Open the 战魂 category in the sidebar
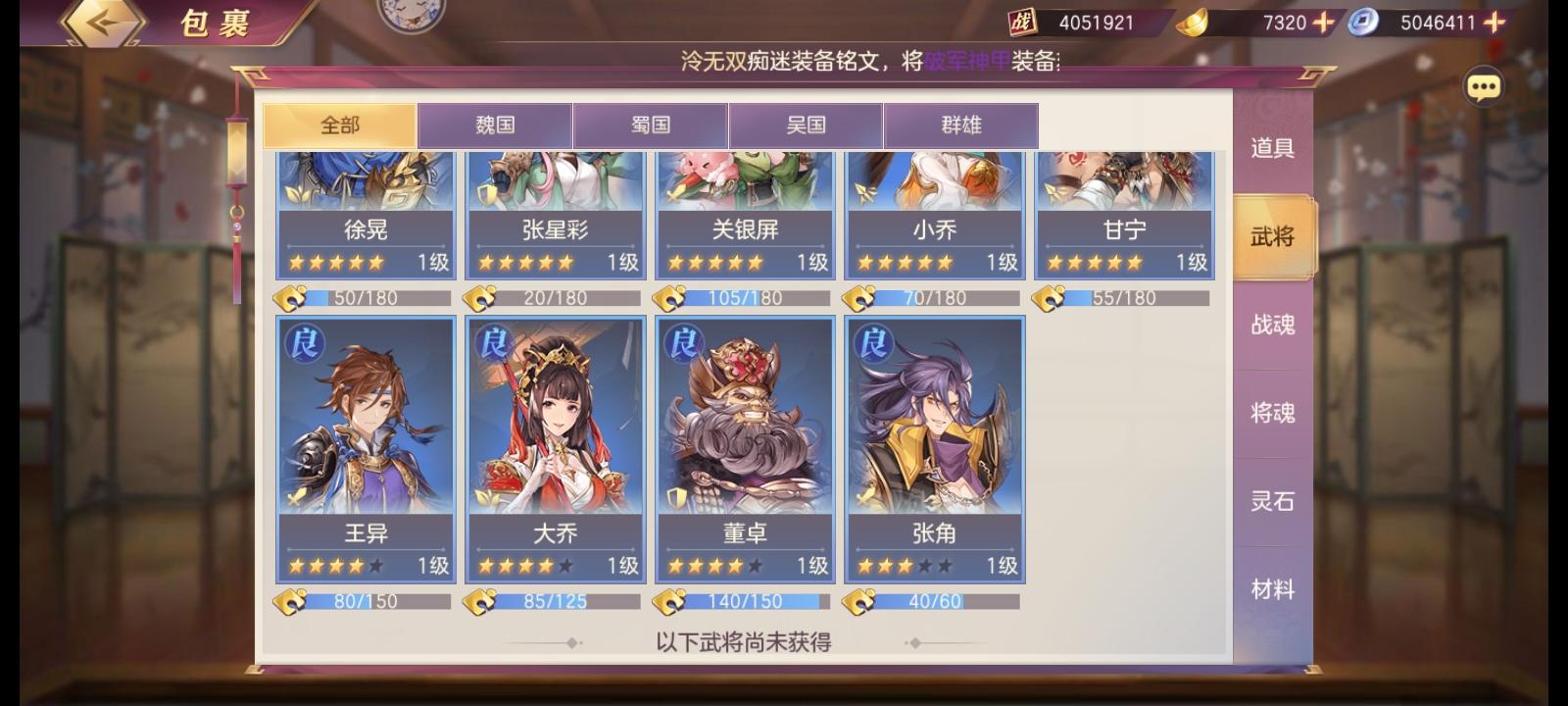This screenshot has height=706, width=1568. click(1271, 325)
